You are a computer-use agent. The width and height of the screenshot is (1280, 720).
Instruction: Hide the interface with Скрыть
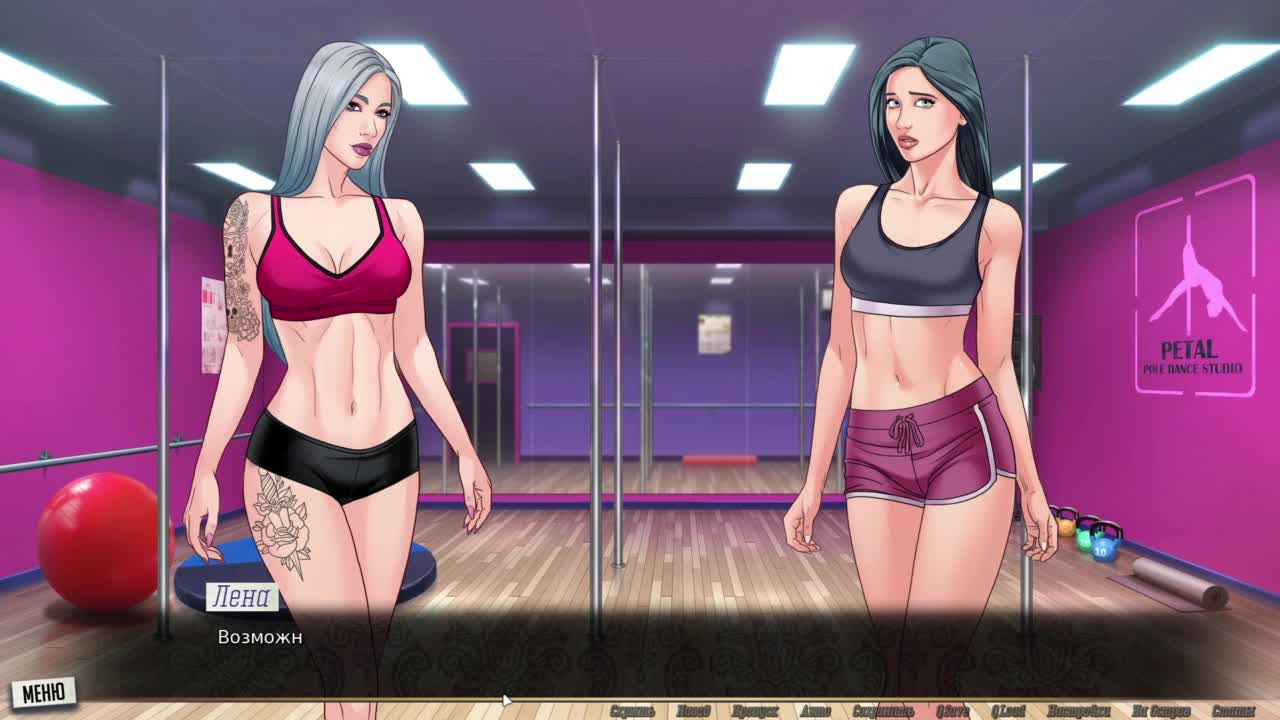click(x=632, y=711)
